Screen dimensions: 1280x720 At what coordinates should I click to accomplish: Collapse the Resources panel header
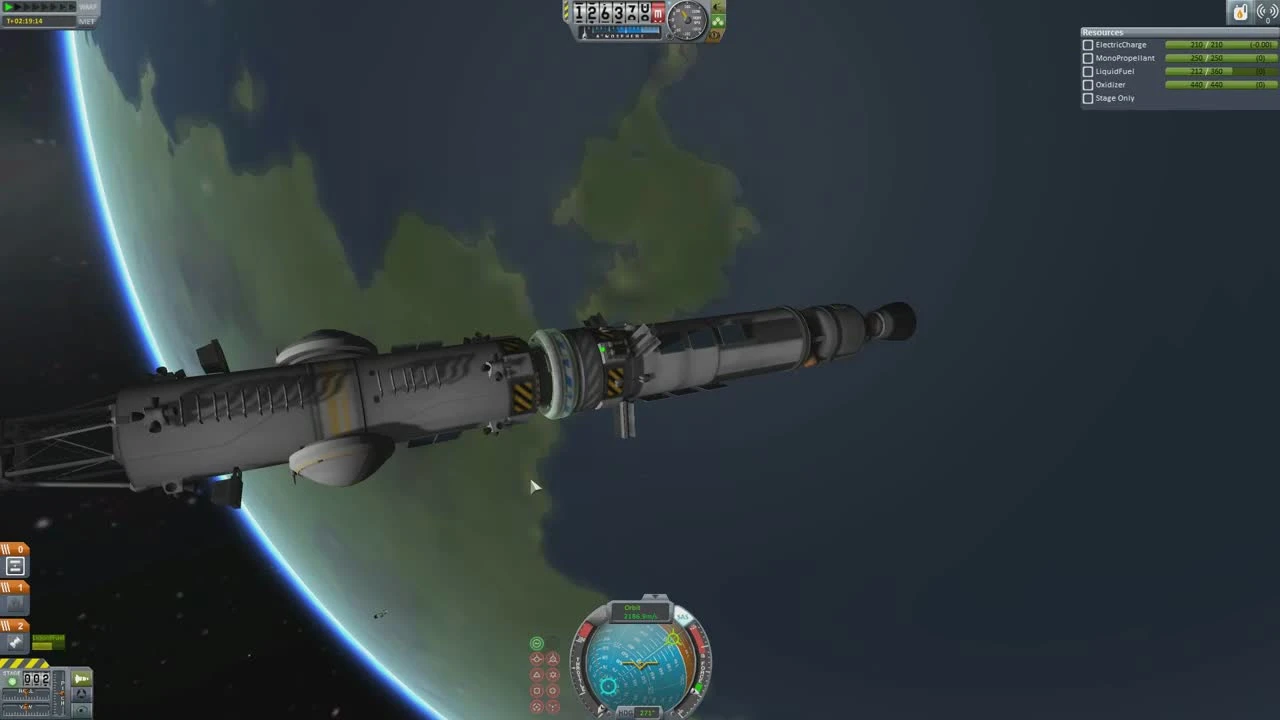[1101, 32]
